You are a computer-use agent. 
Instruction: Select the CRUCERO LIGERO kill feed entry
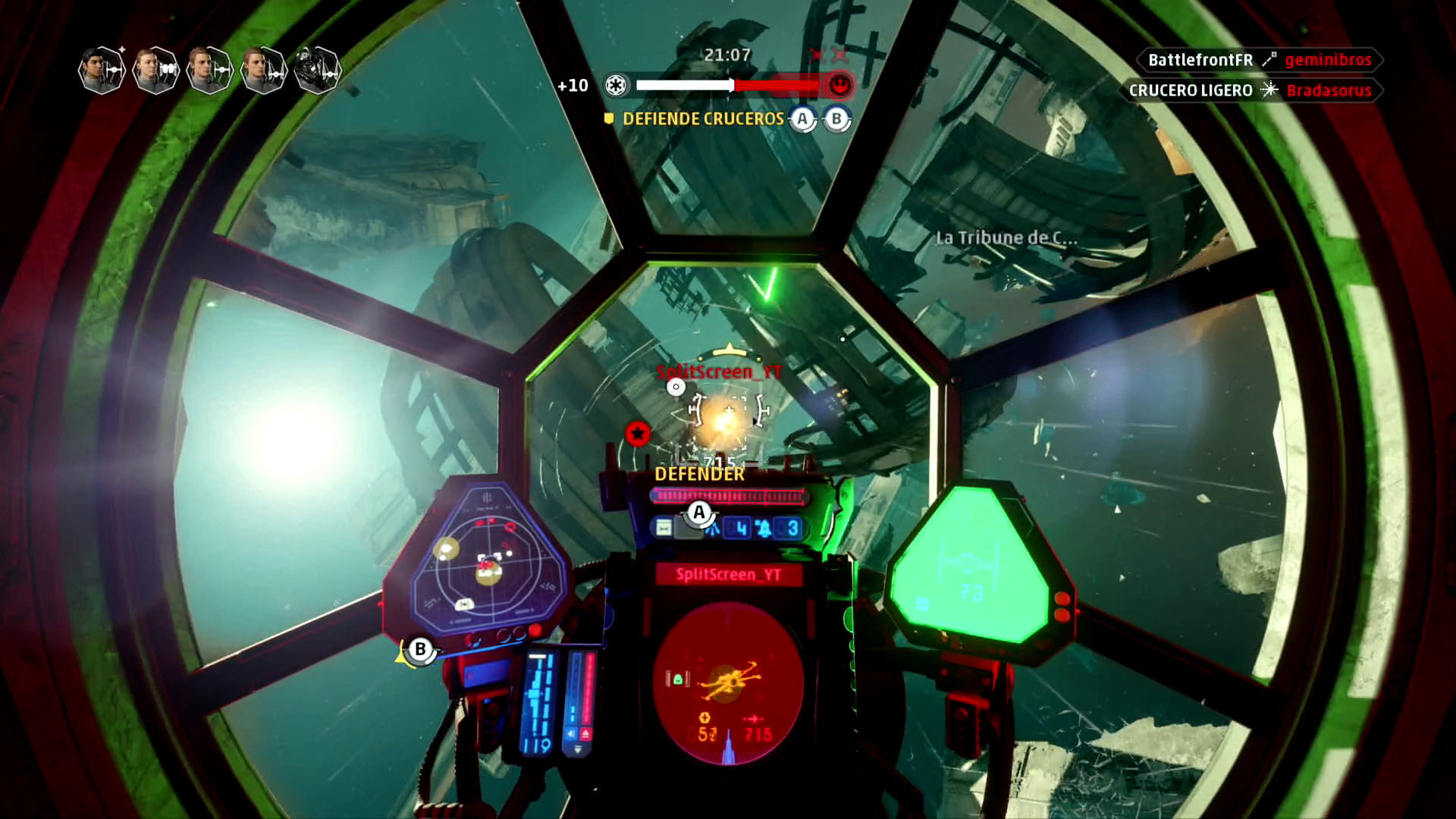pos(1250,90)
